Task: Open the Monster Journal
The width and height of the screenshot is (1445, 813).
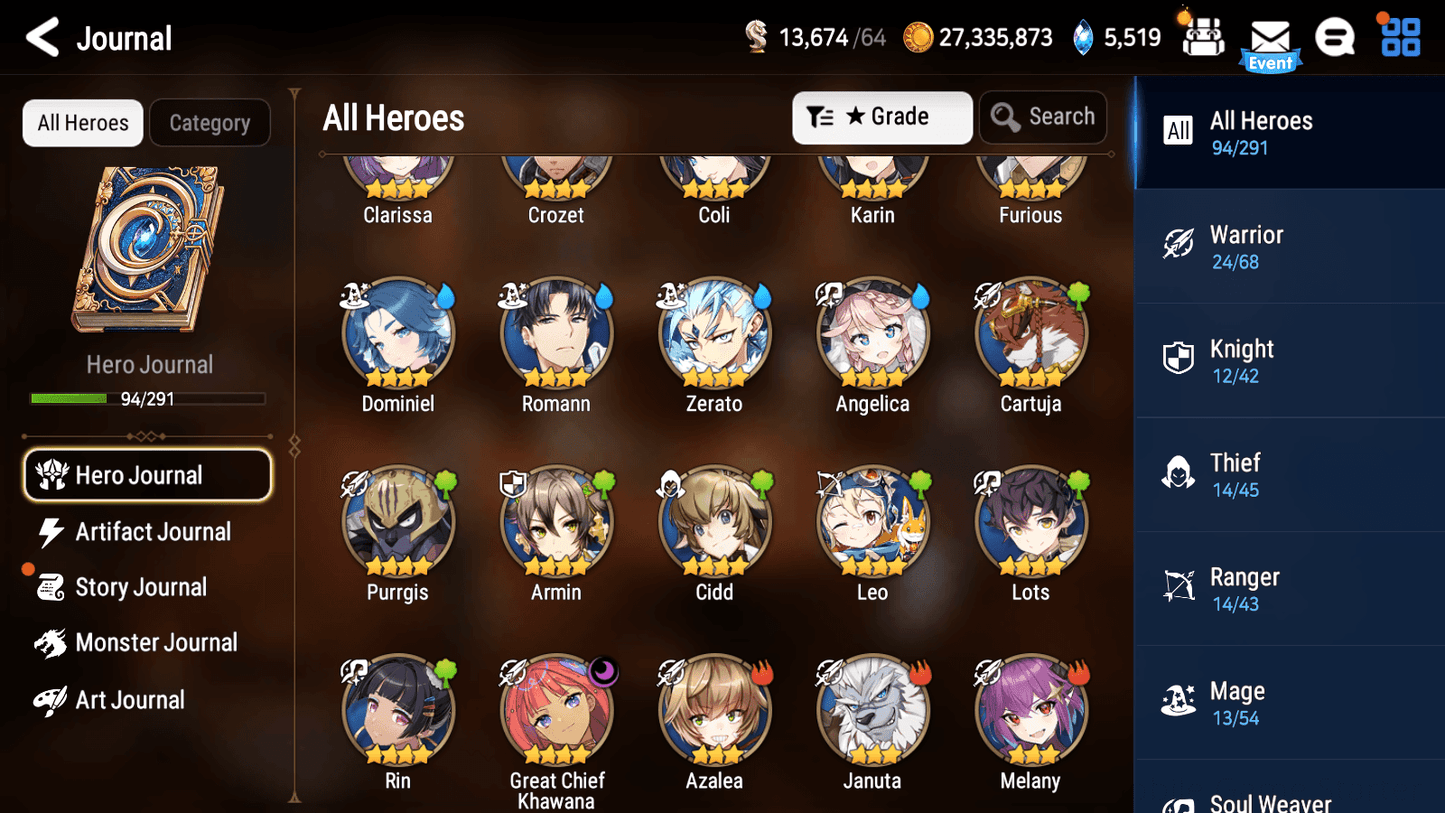Action: [x=156, y=643]
